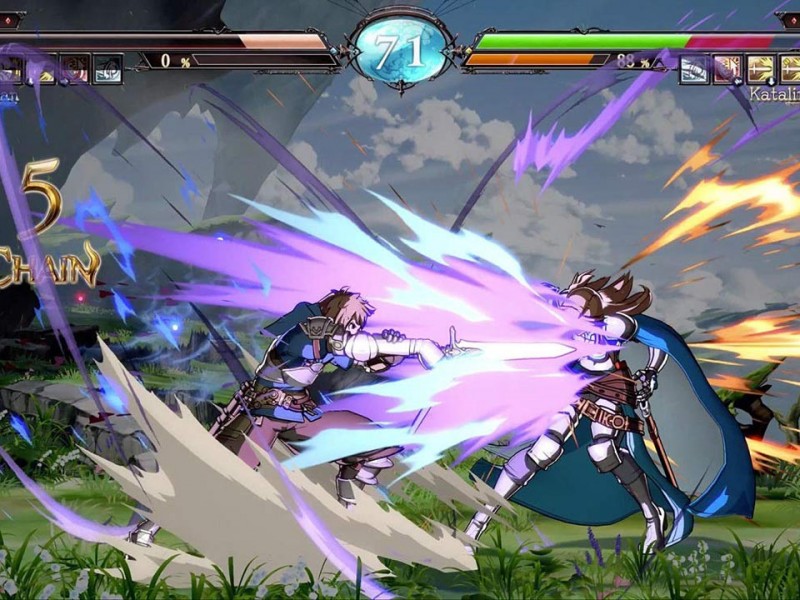Select the left player's teal skill icon
This screenshot has width=800, height=600.
pyautogui.click(x=108, y=68)
